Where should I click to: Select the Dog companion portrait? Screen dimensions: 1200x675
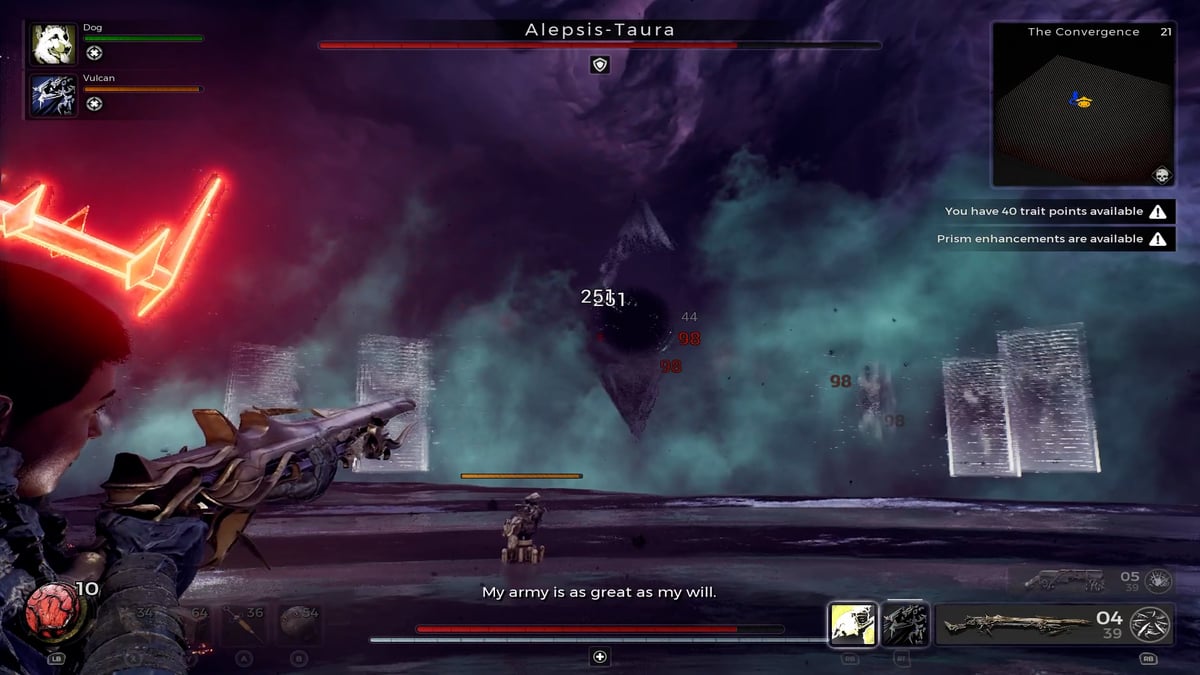pos(54,45)
